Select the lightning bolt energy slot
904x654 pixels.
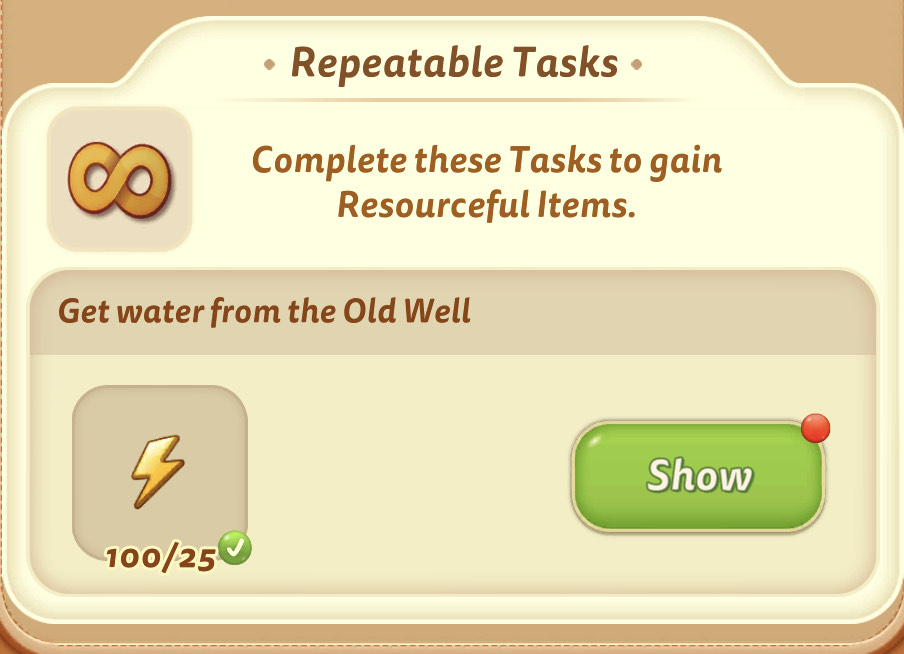coord(159,468)
